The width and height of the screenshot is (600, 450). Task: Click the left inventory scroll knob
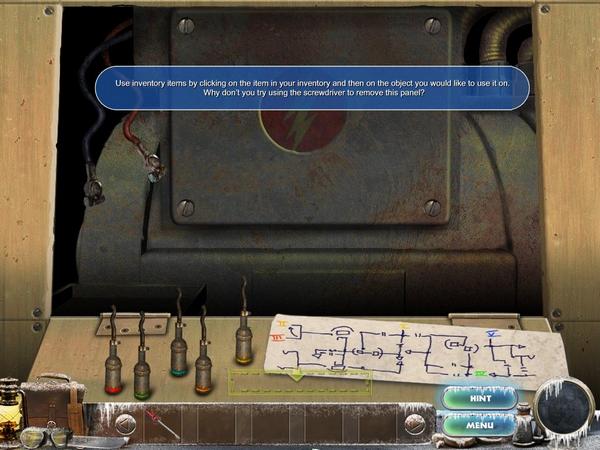(125, 424)
